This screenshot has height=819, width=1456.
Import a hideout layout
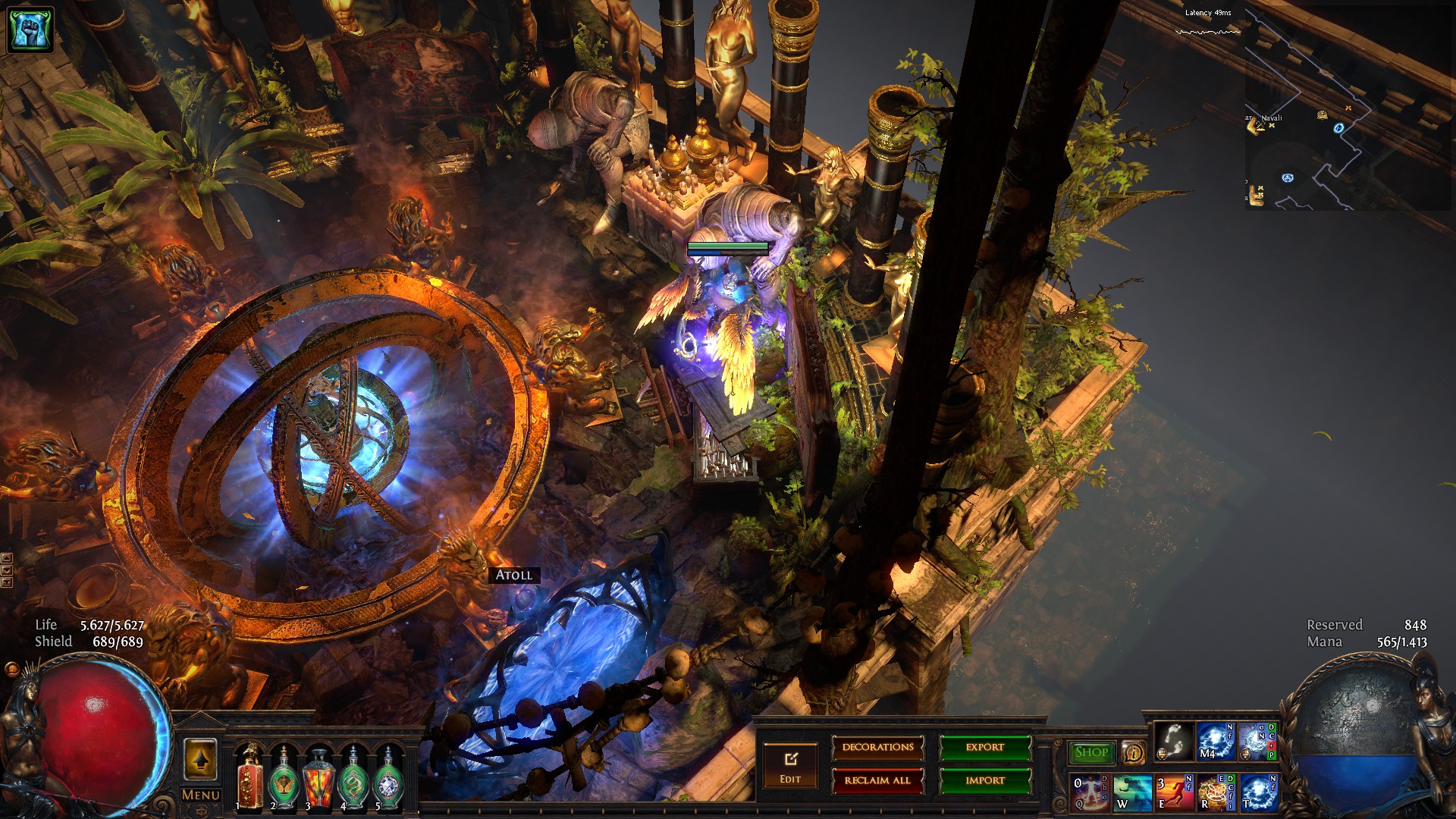[x=984, y=780]
